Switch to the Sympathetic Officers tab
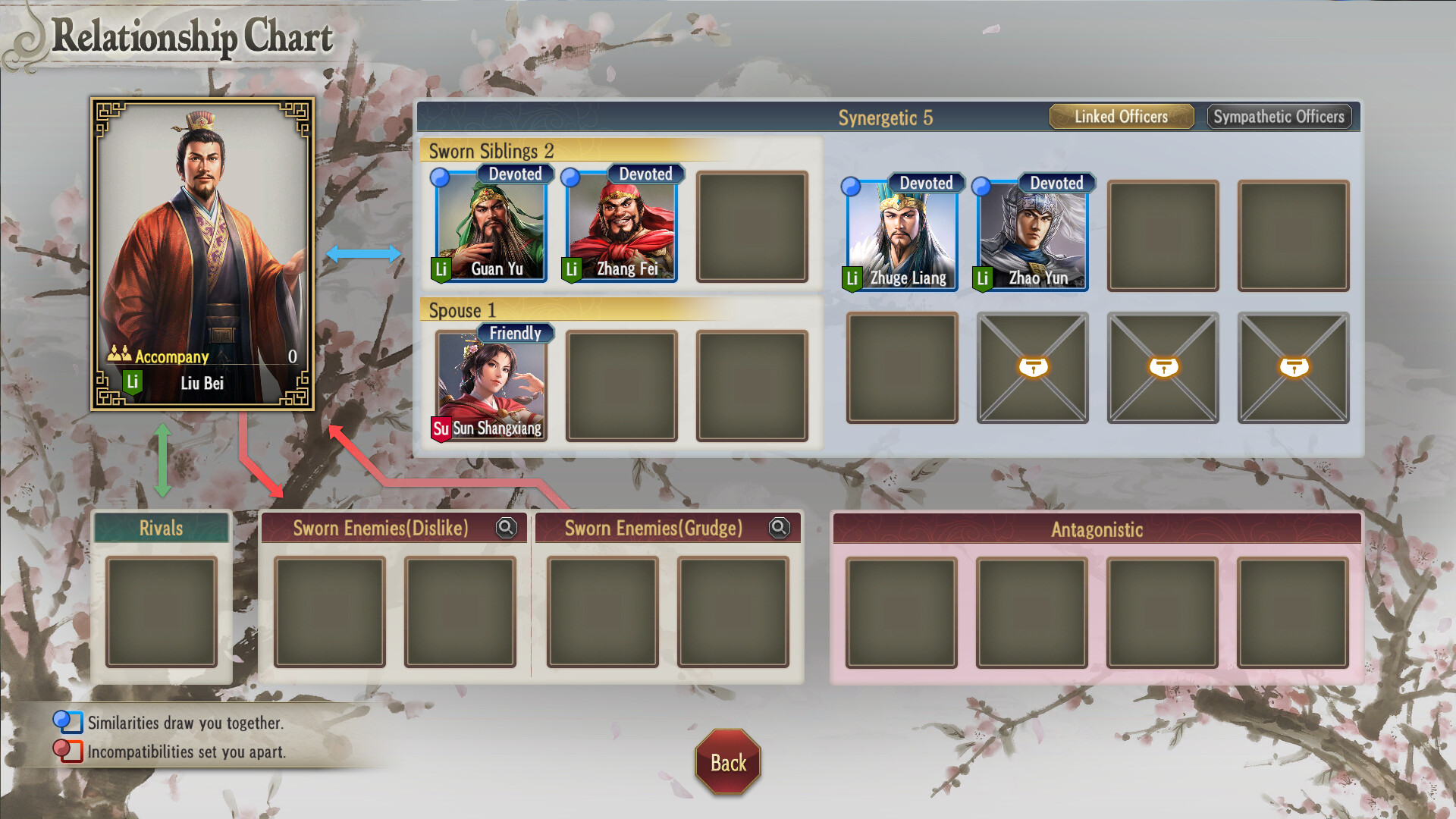 coord(1279,116)
